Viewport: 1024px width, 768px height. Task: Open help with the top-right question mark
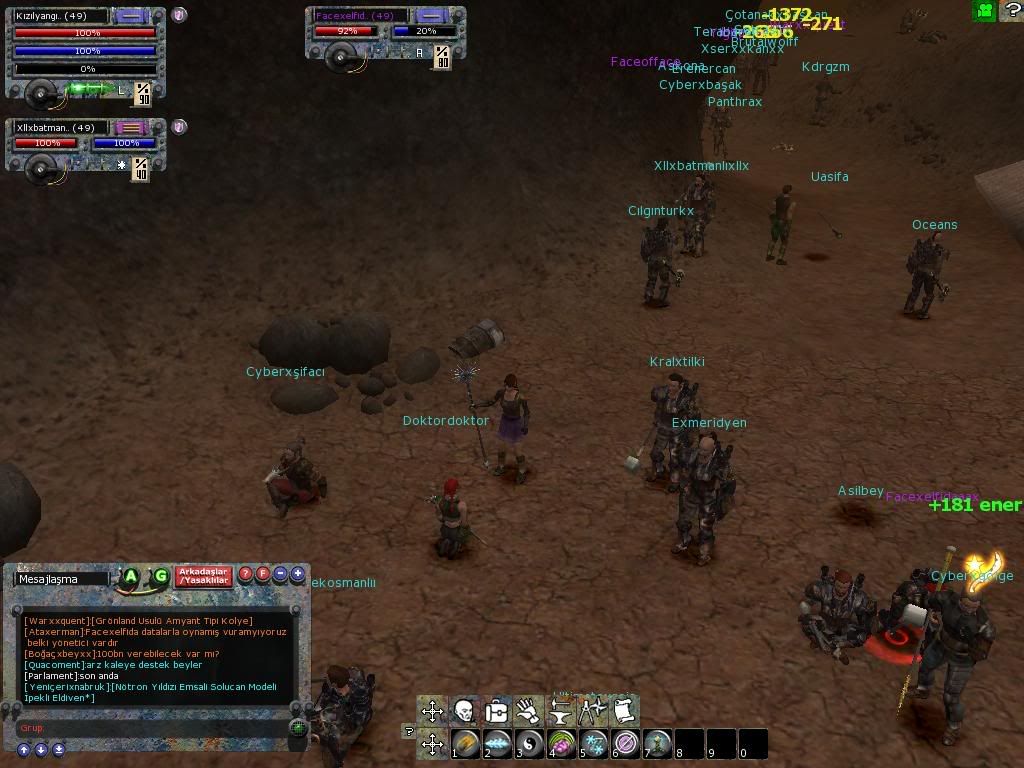[x=1010, y=11]
